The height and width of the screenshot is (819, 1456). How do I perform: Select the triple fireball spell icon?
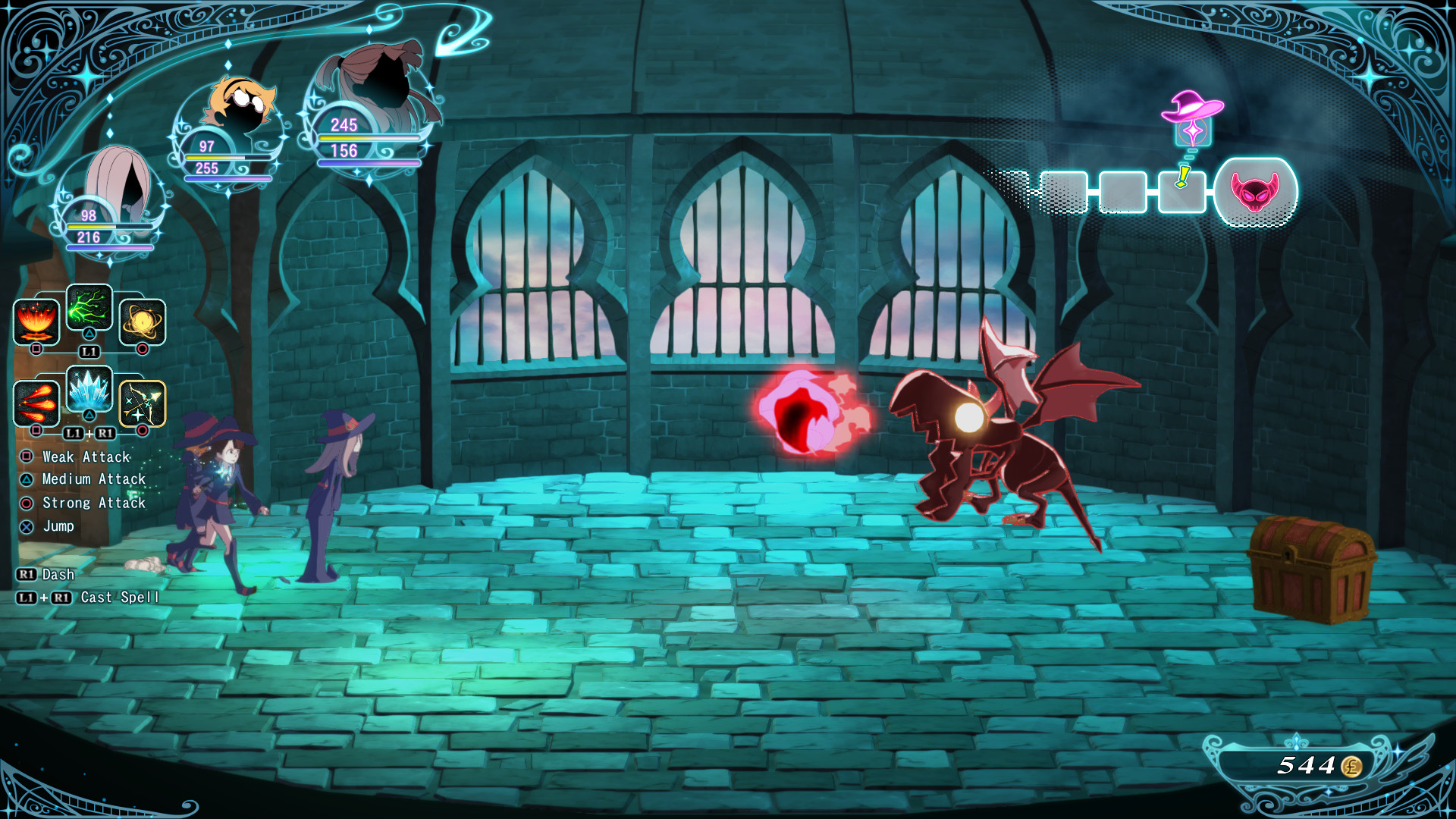(36, 403)
